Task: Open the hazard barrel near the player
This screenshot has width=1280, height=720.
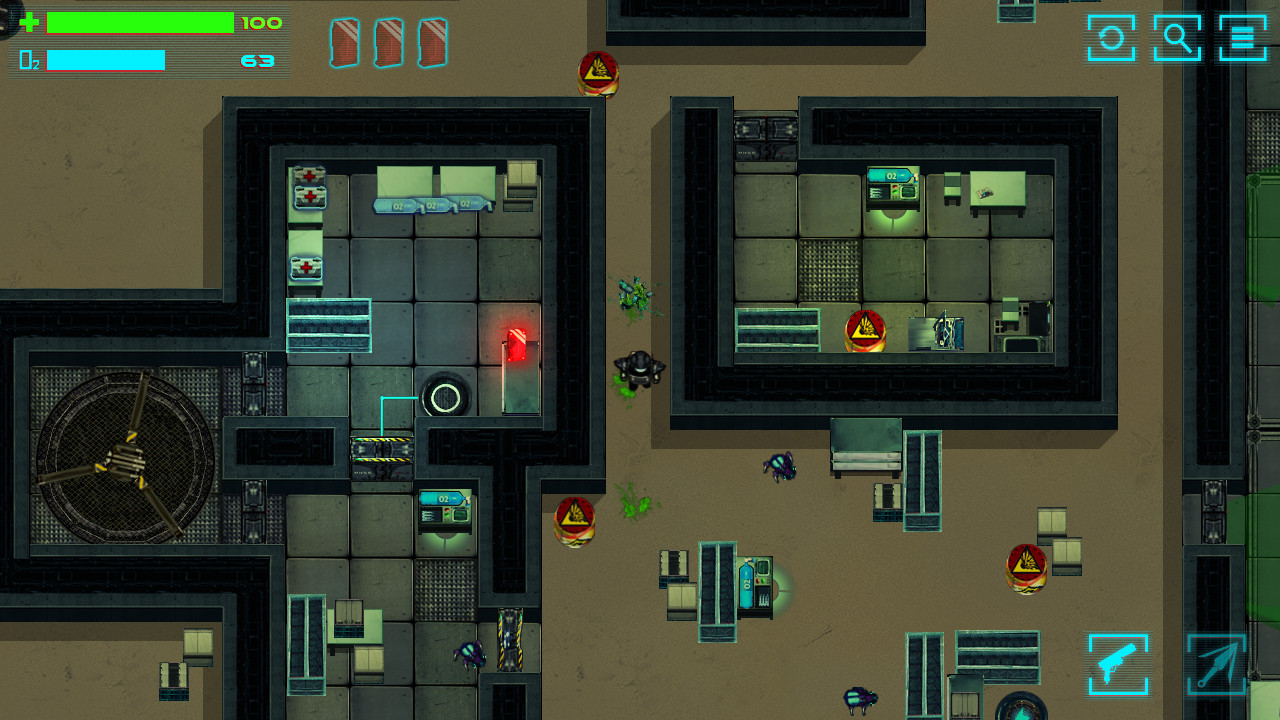Action: click(x=573, y=519)
